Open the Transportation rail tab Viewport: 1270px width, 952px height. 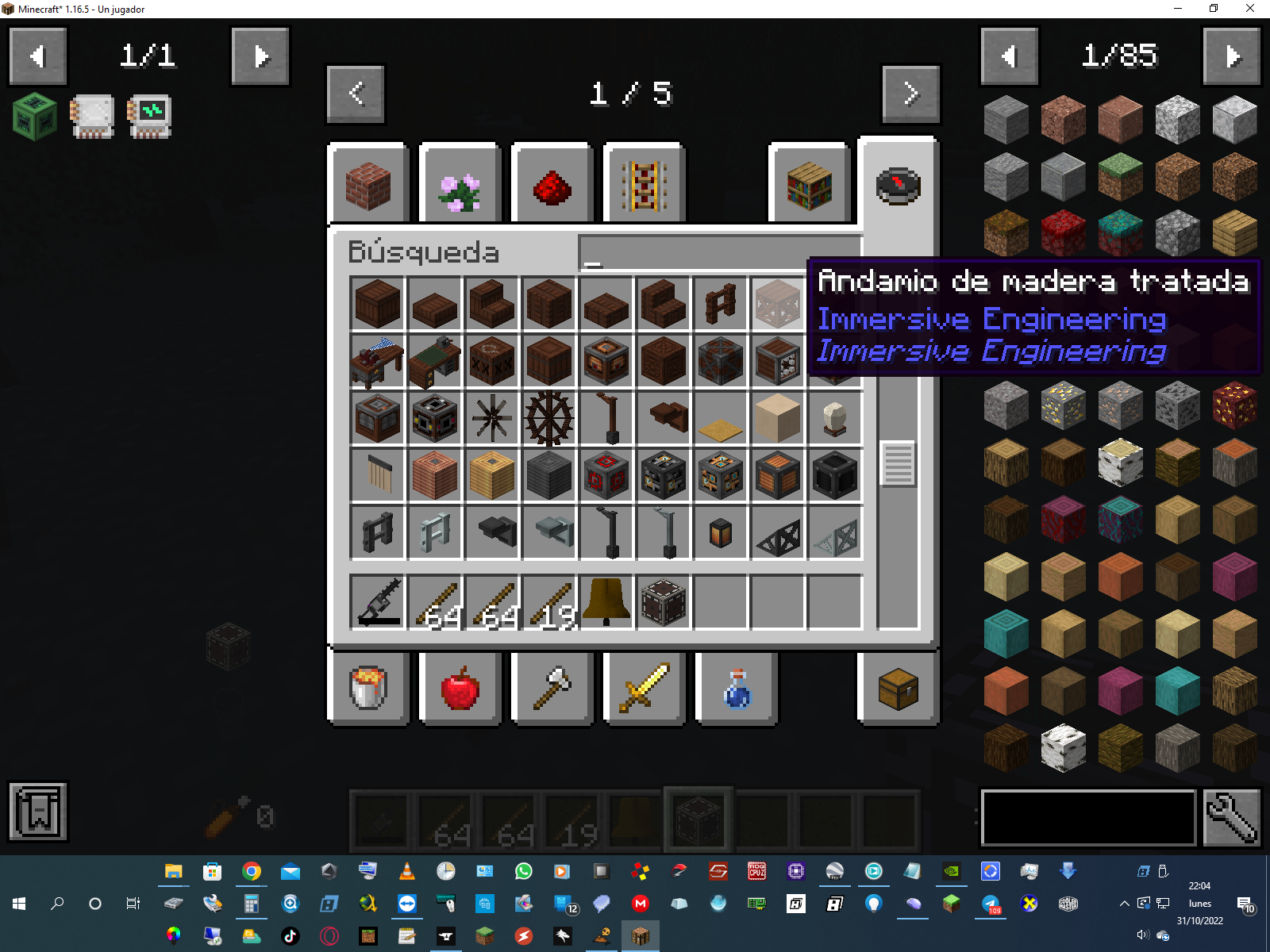644,186
